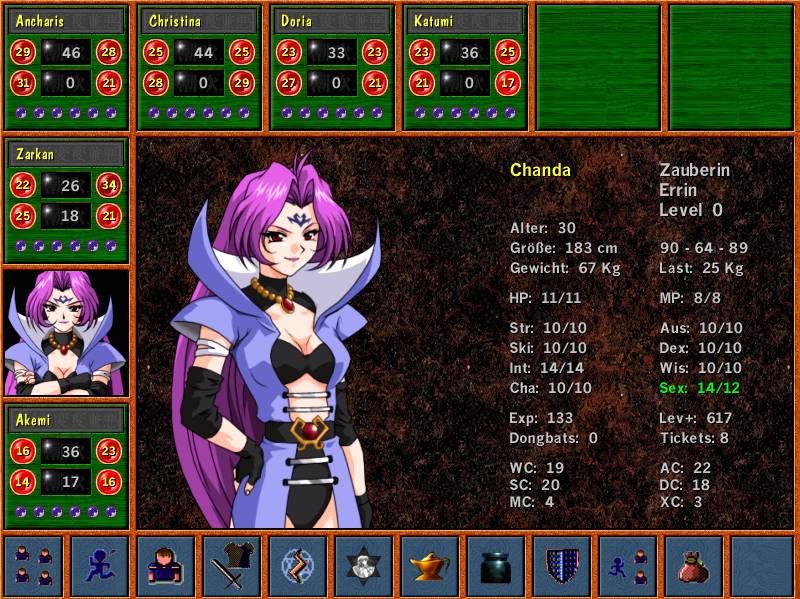800x599 pixels.
Task: Open the golden oil lamp icon
Action: 430,566
